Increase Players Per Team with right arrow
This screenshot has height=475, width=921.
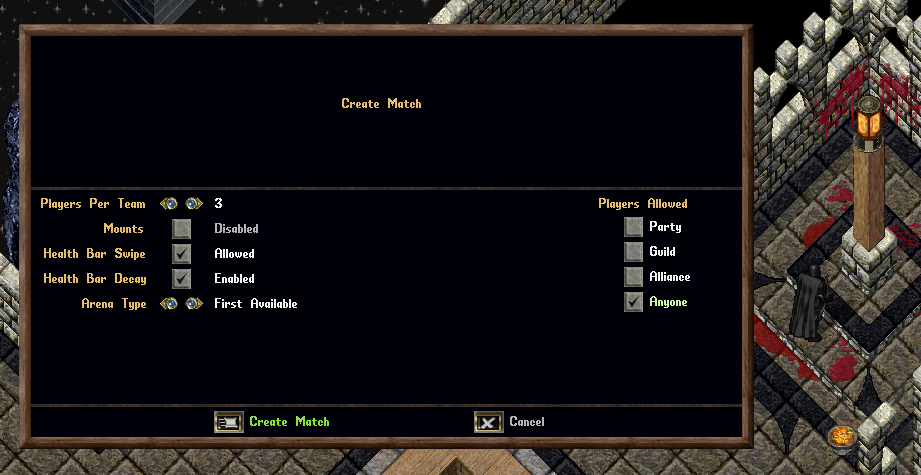(x=193, y=204)
